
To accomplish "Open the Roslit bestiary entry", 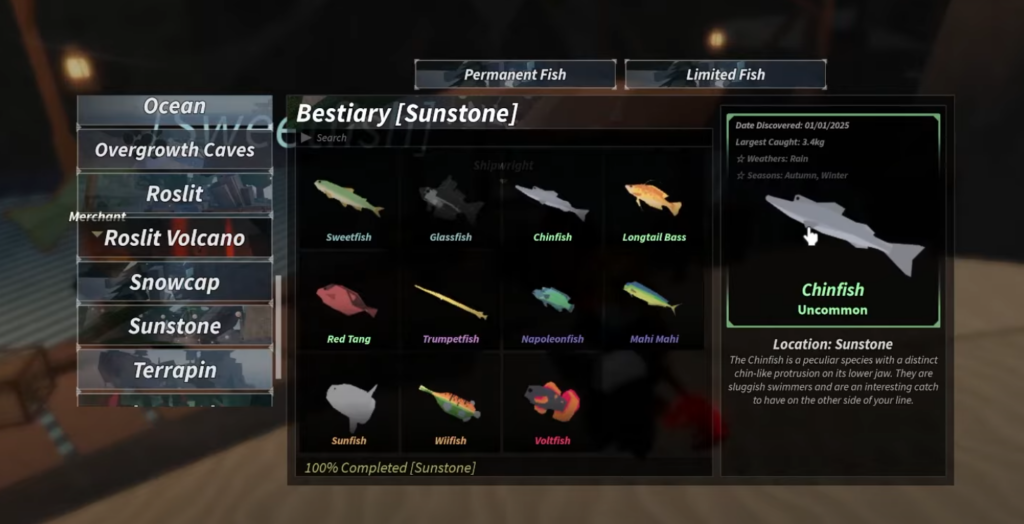I will pyautogui.click(x=175, y=194).
